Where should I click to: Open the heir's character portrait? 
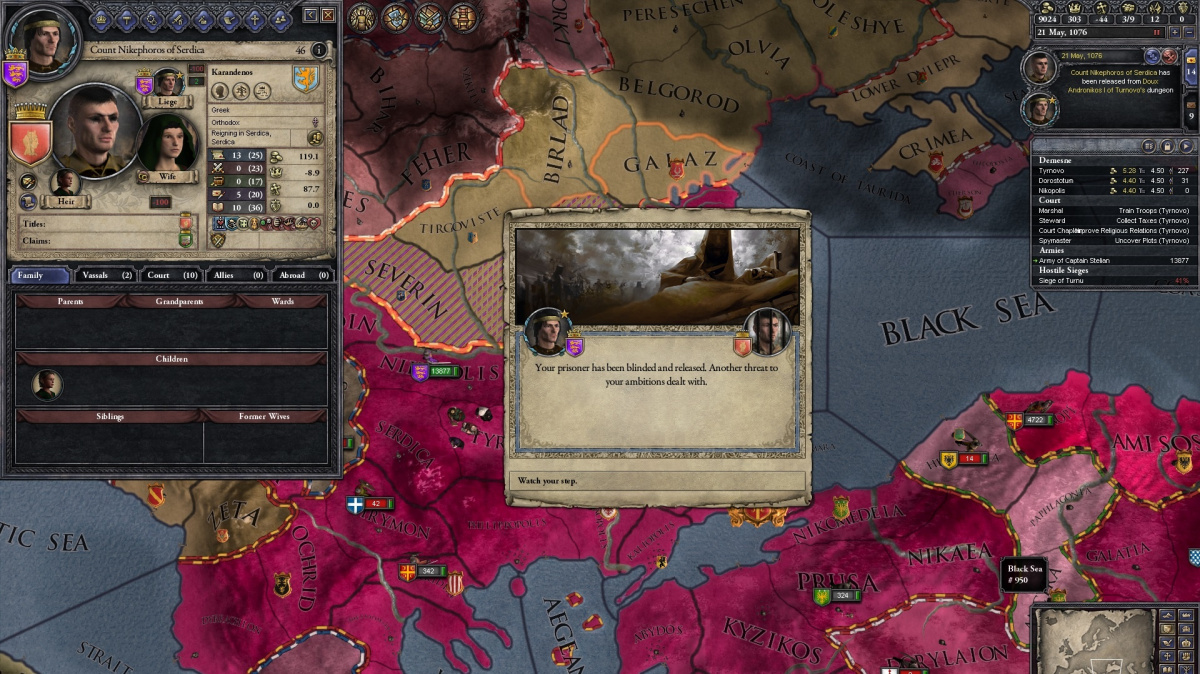[x=66, y=183]
